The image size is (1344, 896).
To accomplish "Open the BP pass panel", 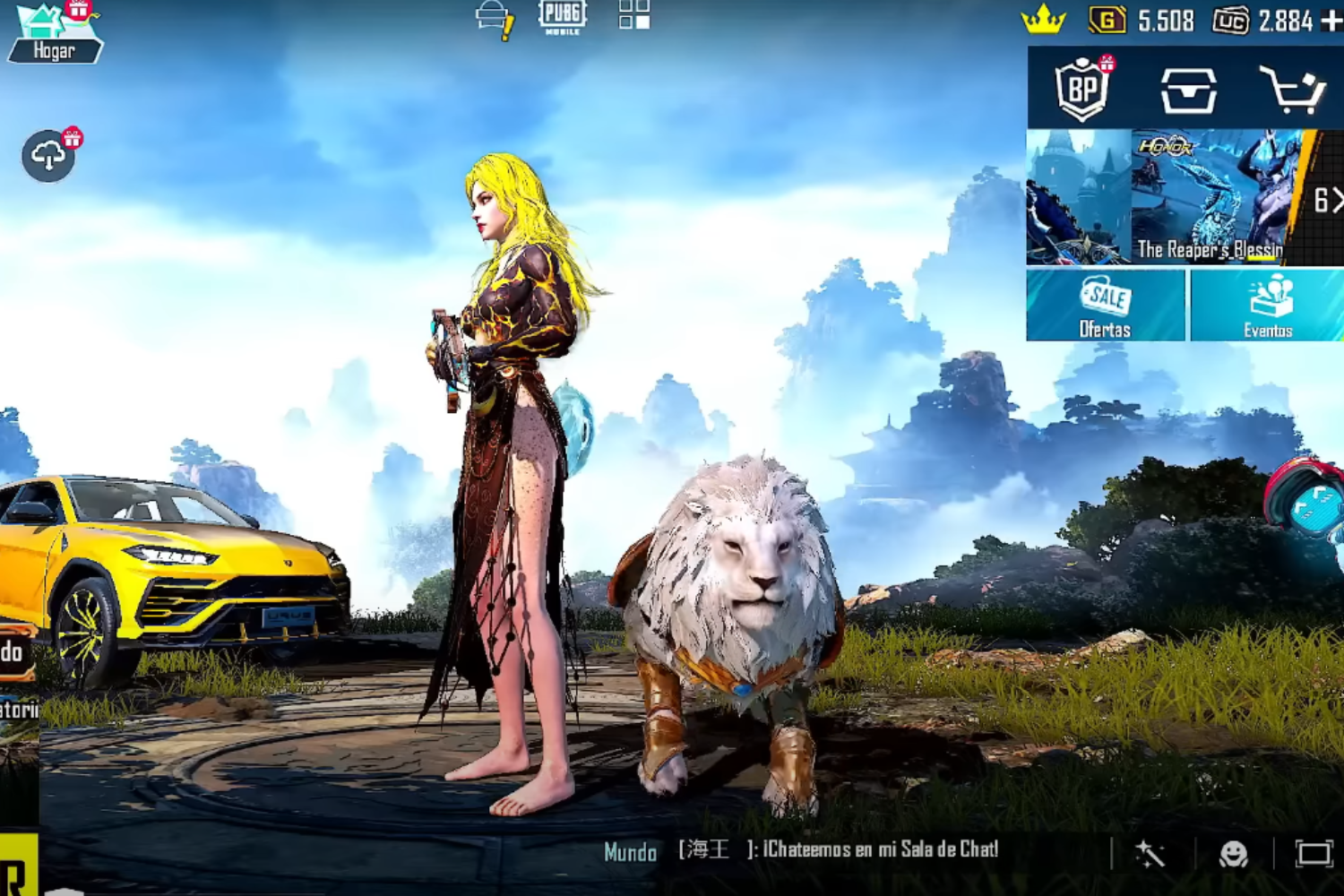I will (1084, 87).
